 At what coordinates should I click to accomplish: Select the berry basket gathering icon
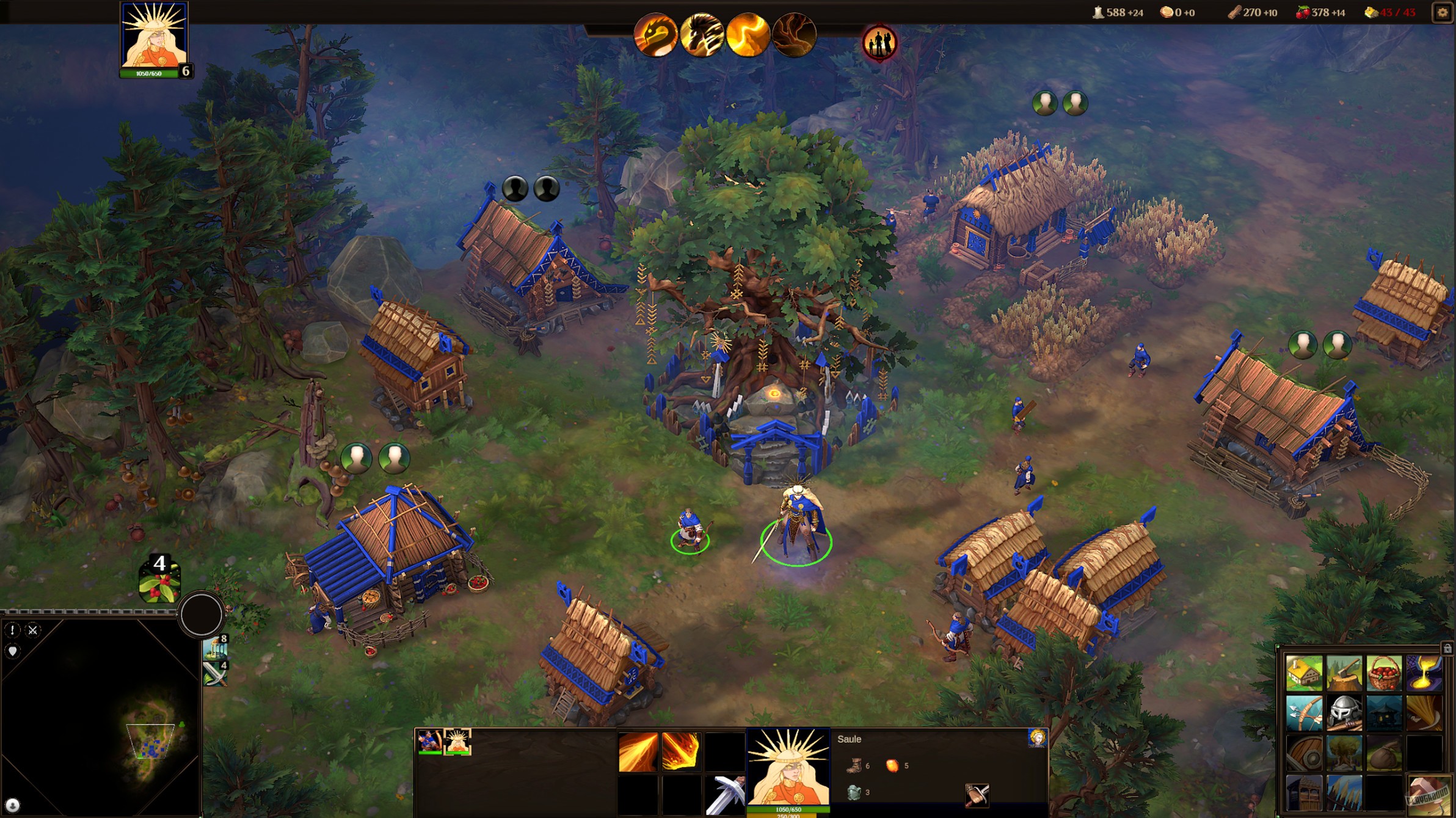pyautogui.click(x=1385, y=674)
